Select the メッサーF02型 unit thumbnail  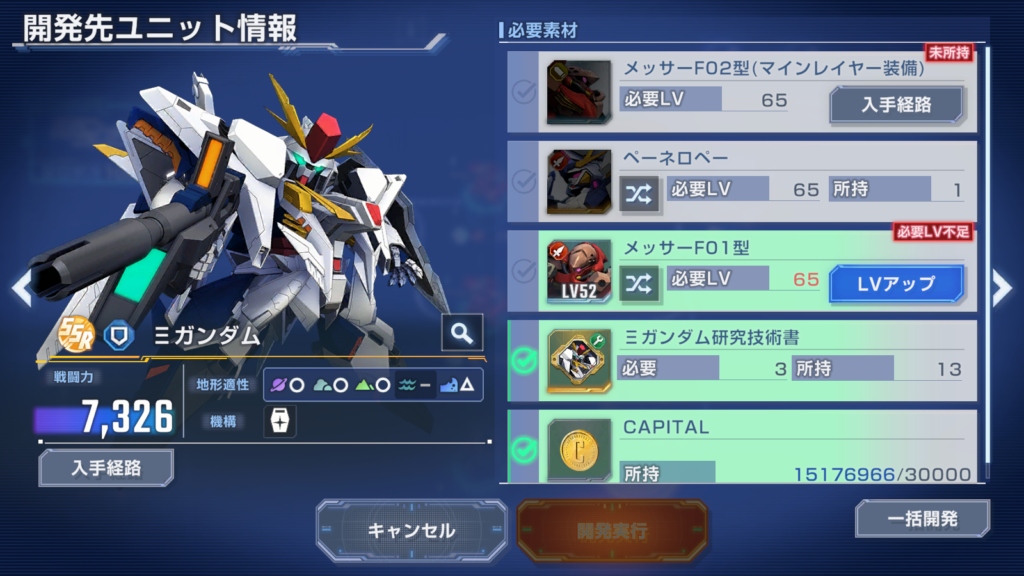[579, 92]
